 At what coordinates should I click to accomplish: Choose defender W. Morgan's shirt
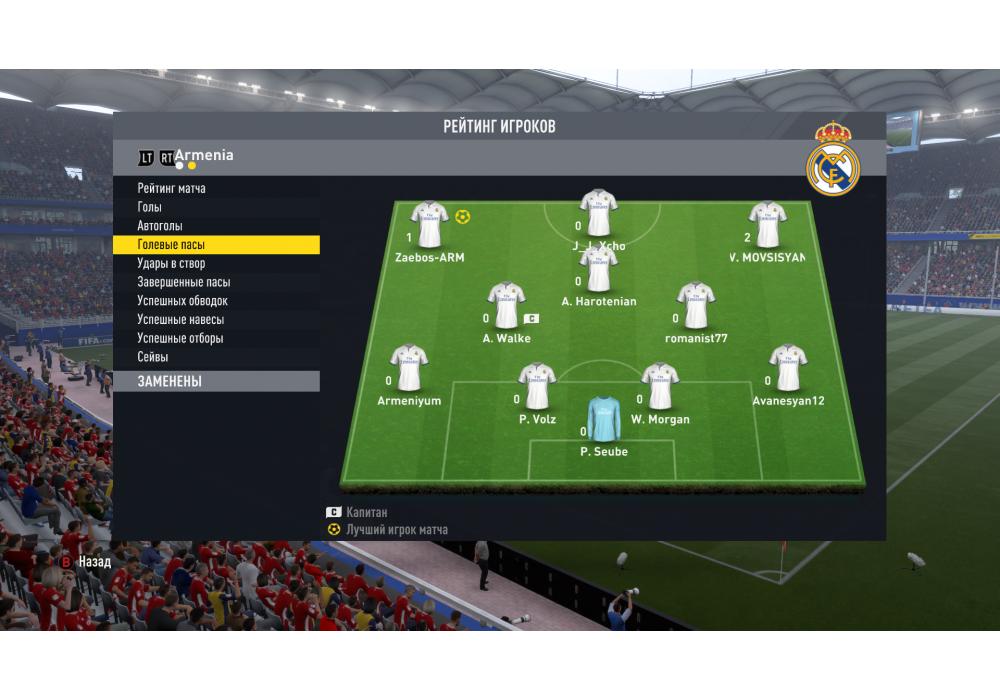(x=660, y=386)
